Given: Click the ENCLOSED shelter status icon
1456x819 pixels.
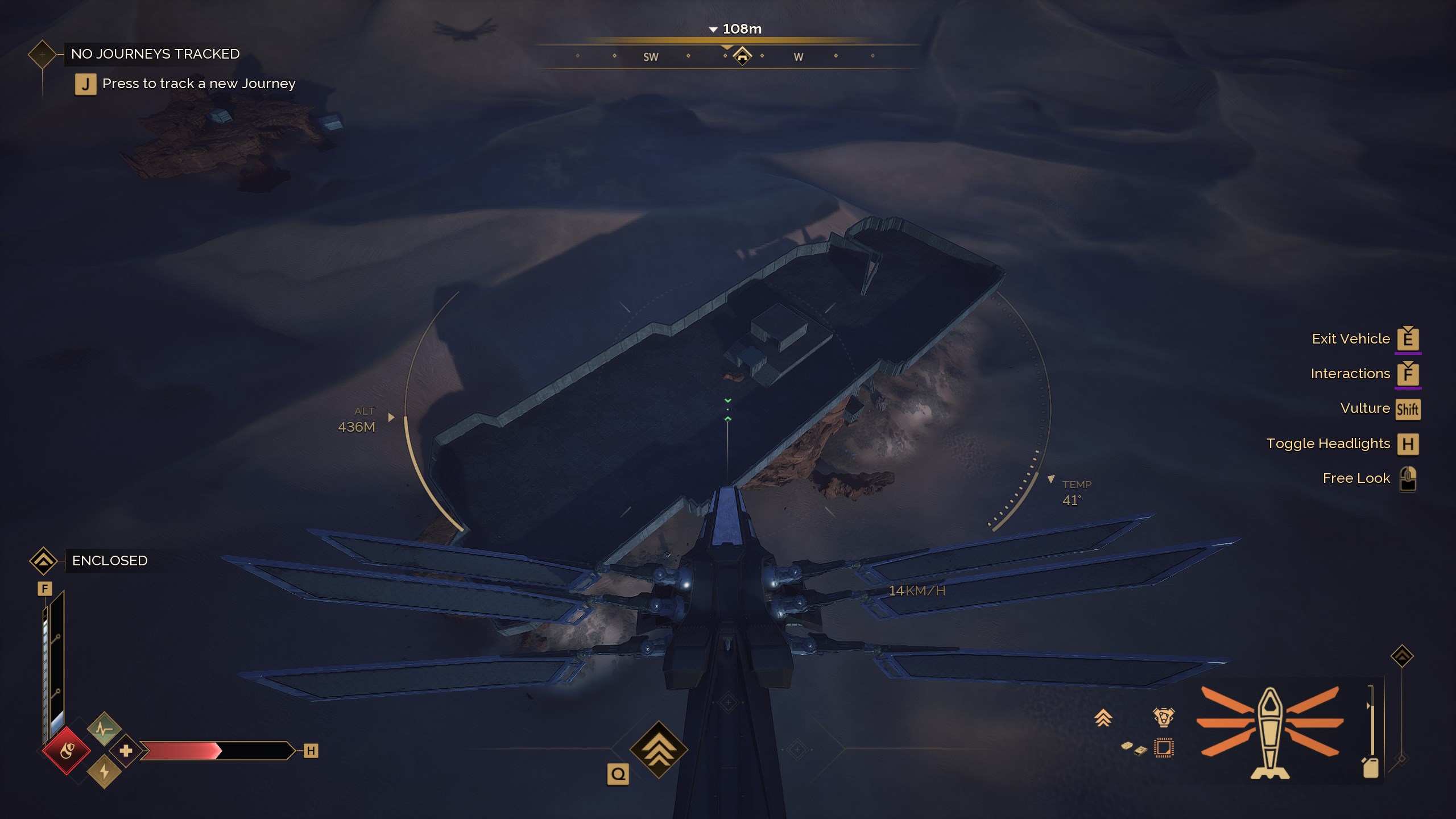Looking at the screenshot, I should 43,561.
